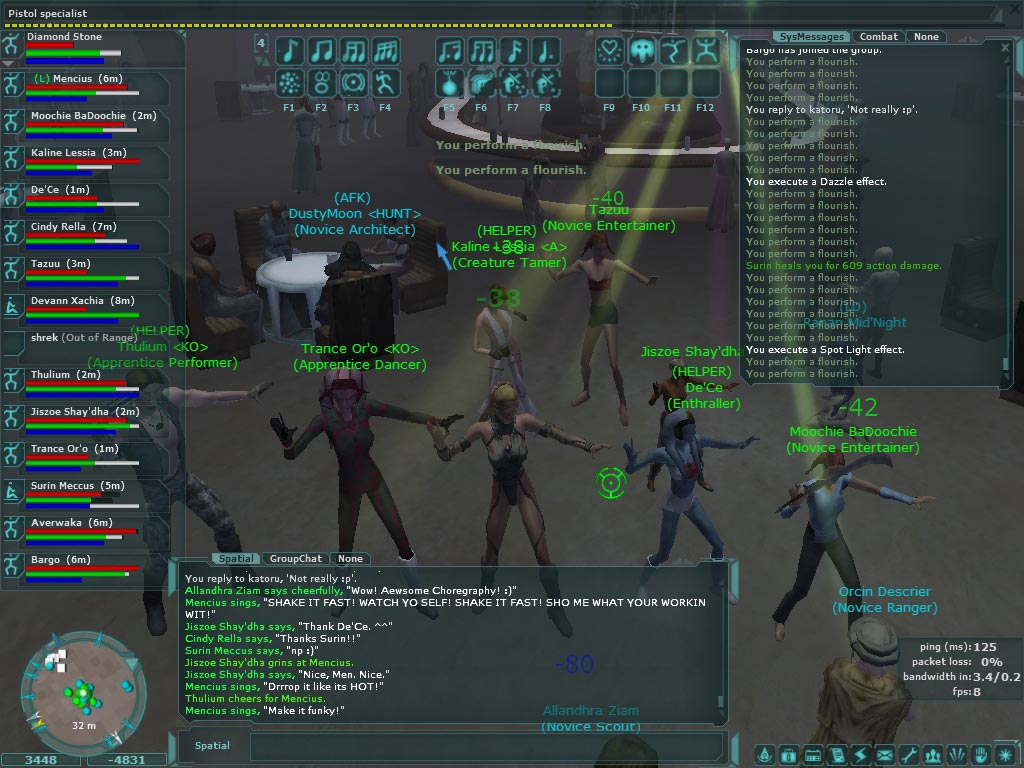This screenshot has height=768, width=1024.
Task: Activate the spotlight circle effect ability
Action: pyautogui.click(x=353, y=82)
